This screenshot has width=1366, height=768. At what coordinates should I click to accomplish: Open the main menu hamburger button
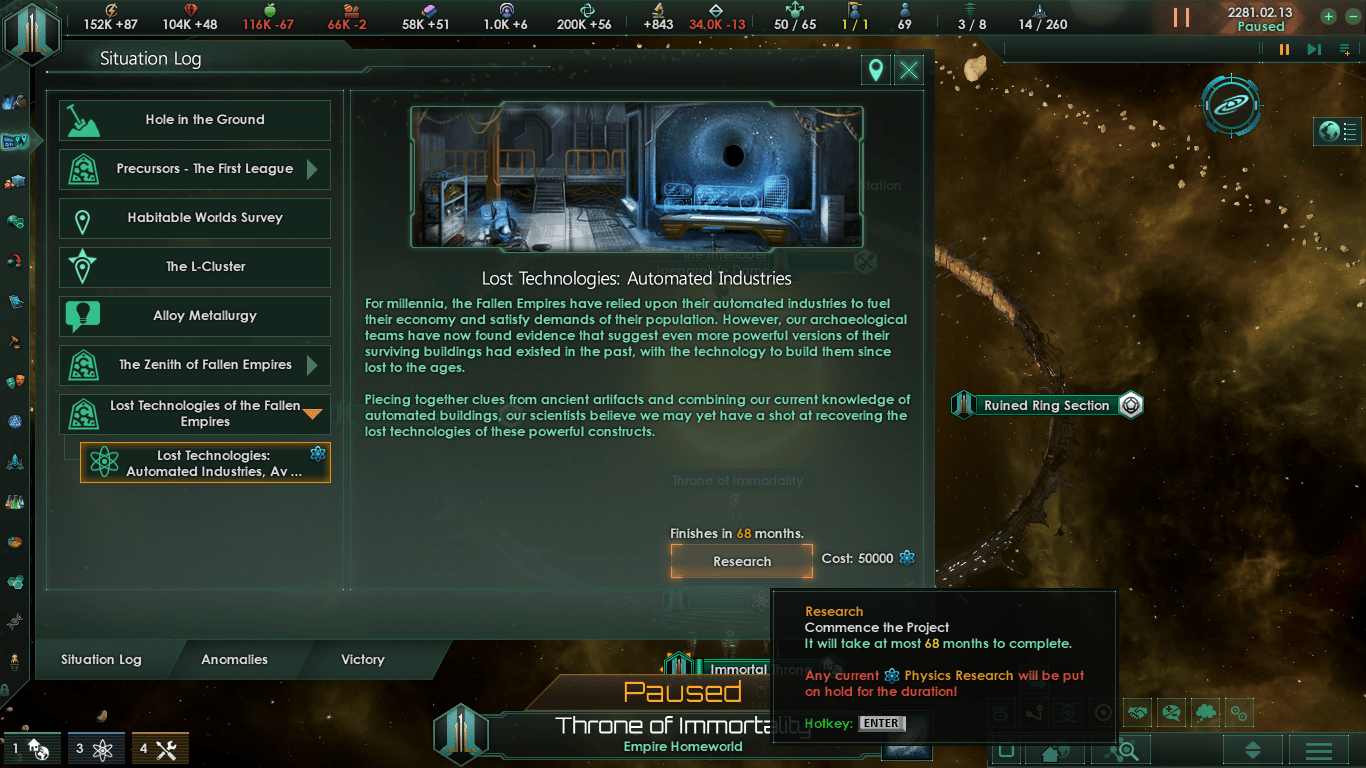(x=1318, y=750)
